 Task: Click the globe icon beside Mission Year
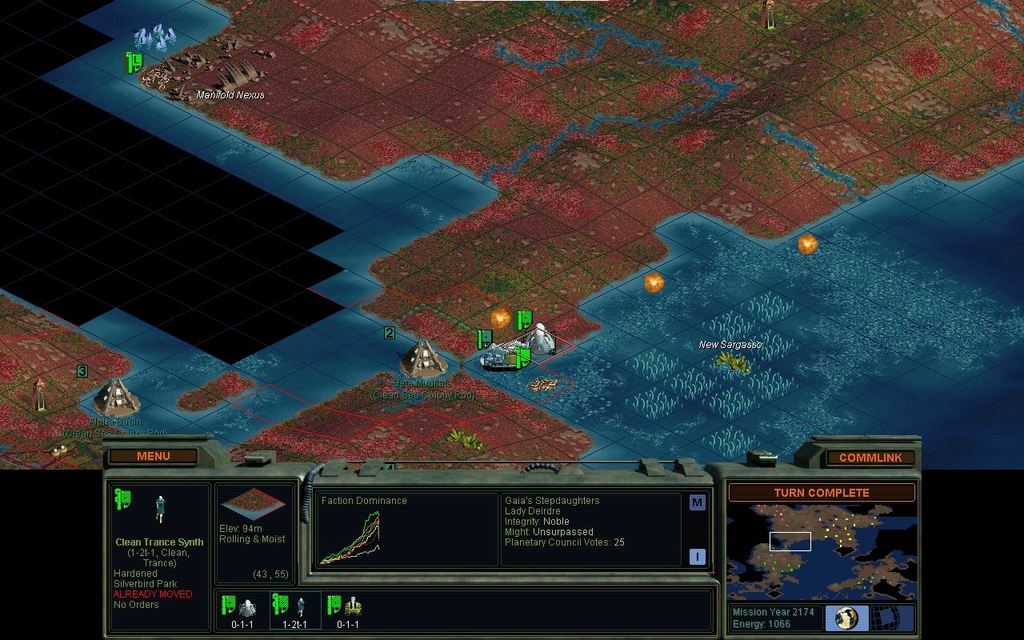tap(846, 617)
